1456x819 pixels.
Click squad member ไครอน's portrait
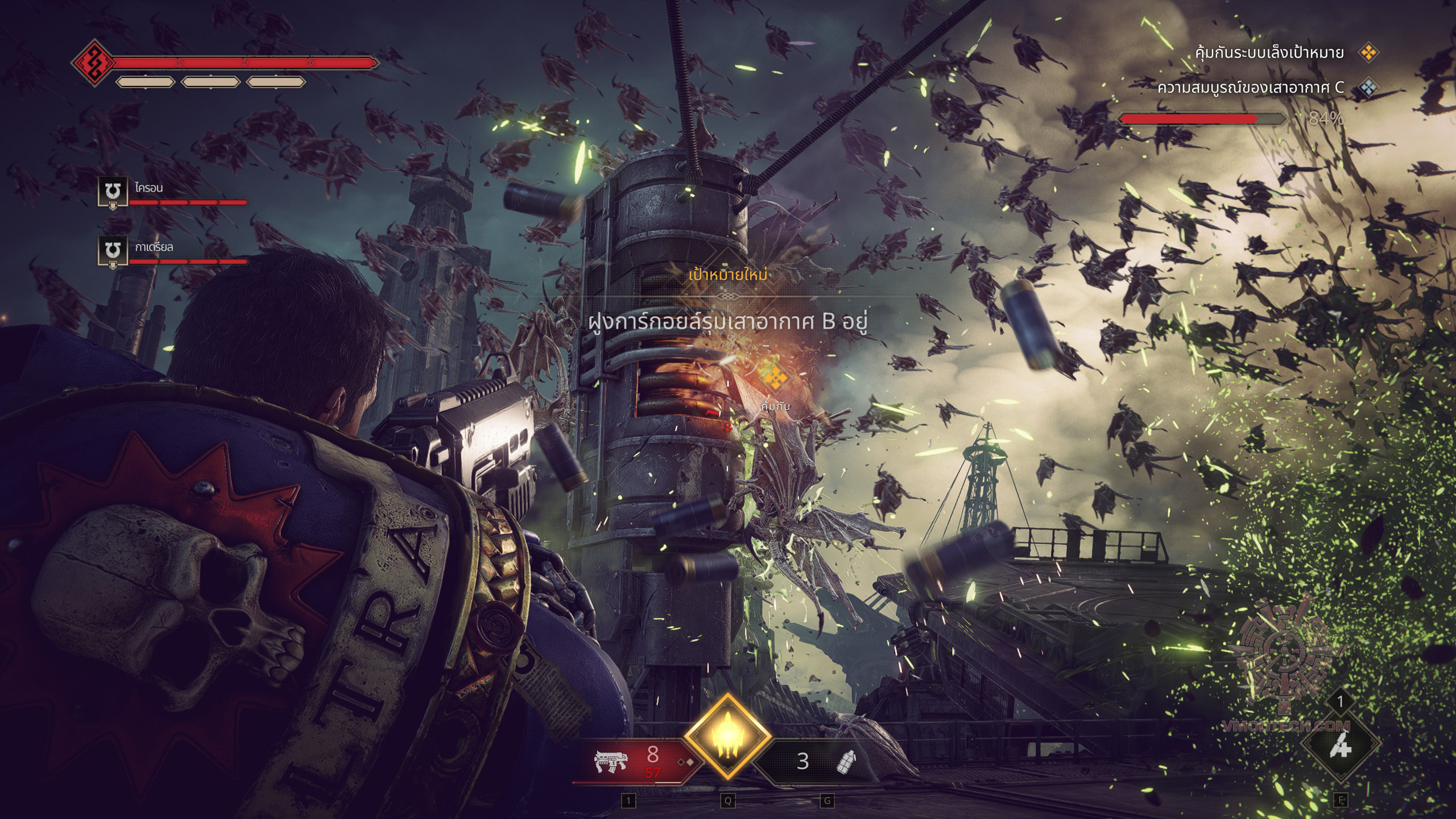[x=113, y=191]
